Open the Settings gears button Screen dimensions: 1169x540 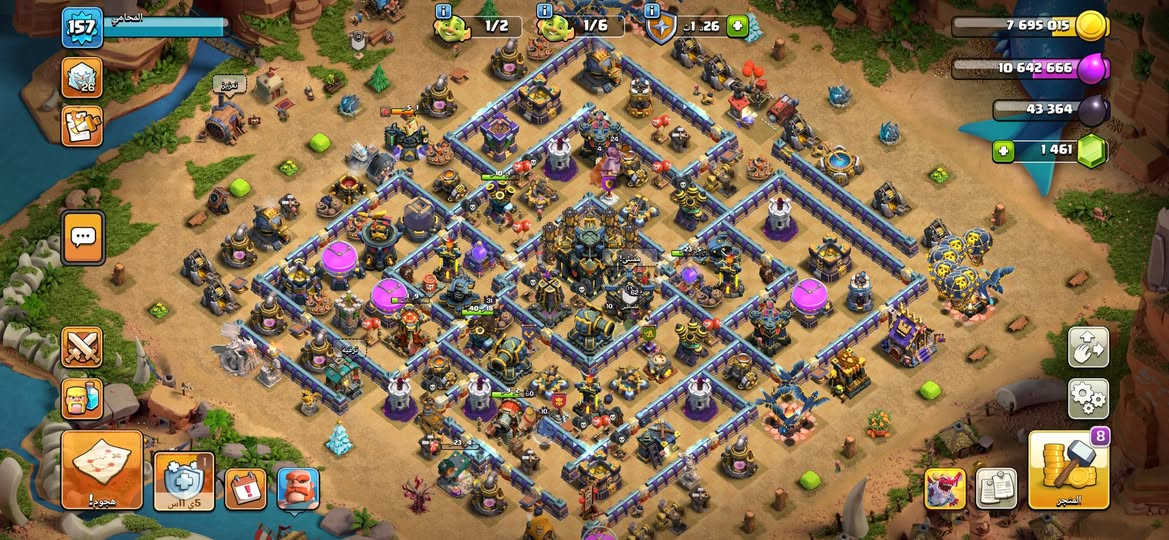[1088, 398]
